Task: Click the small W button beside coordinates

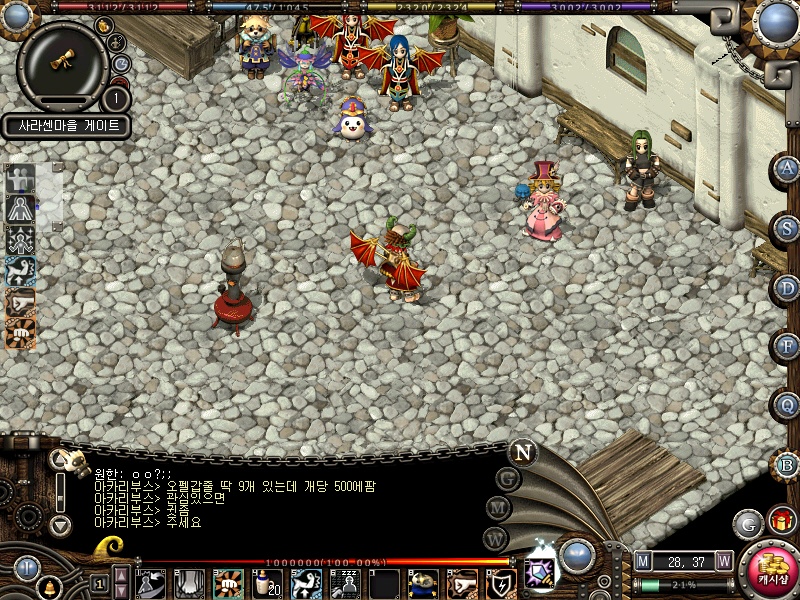Action: pyautogui.click(x=723, y=561)
